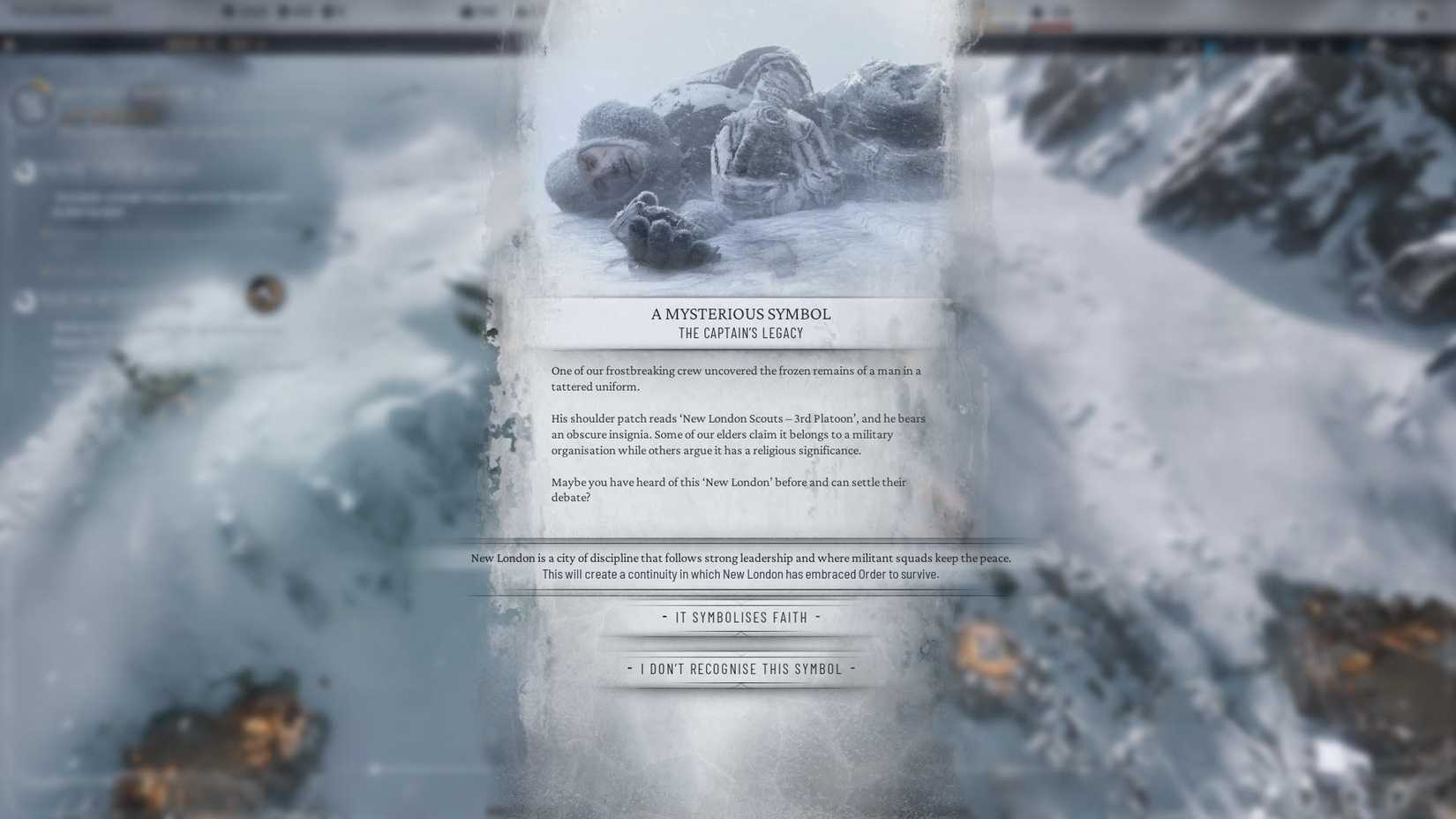
Task: Click the New London description tooltip text
Action: point(740,565)
